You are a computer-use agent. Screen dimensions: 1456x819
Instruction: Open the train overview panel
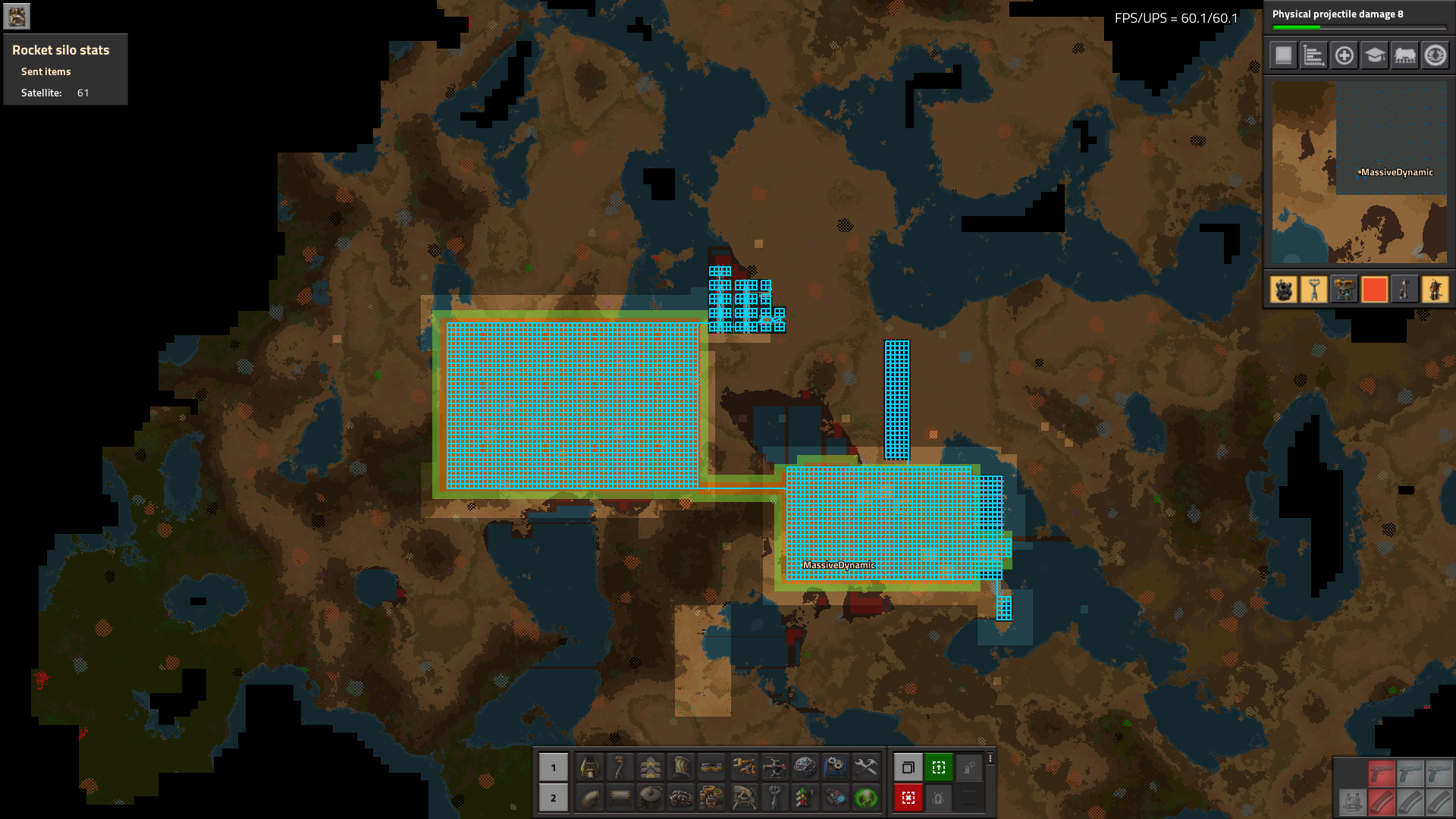pyautogui.click(x=1404, y=55)
